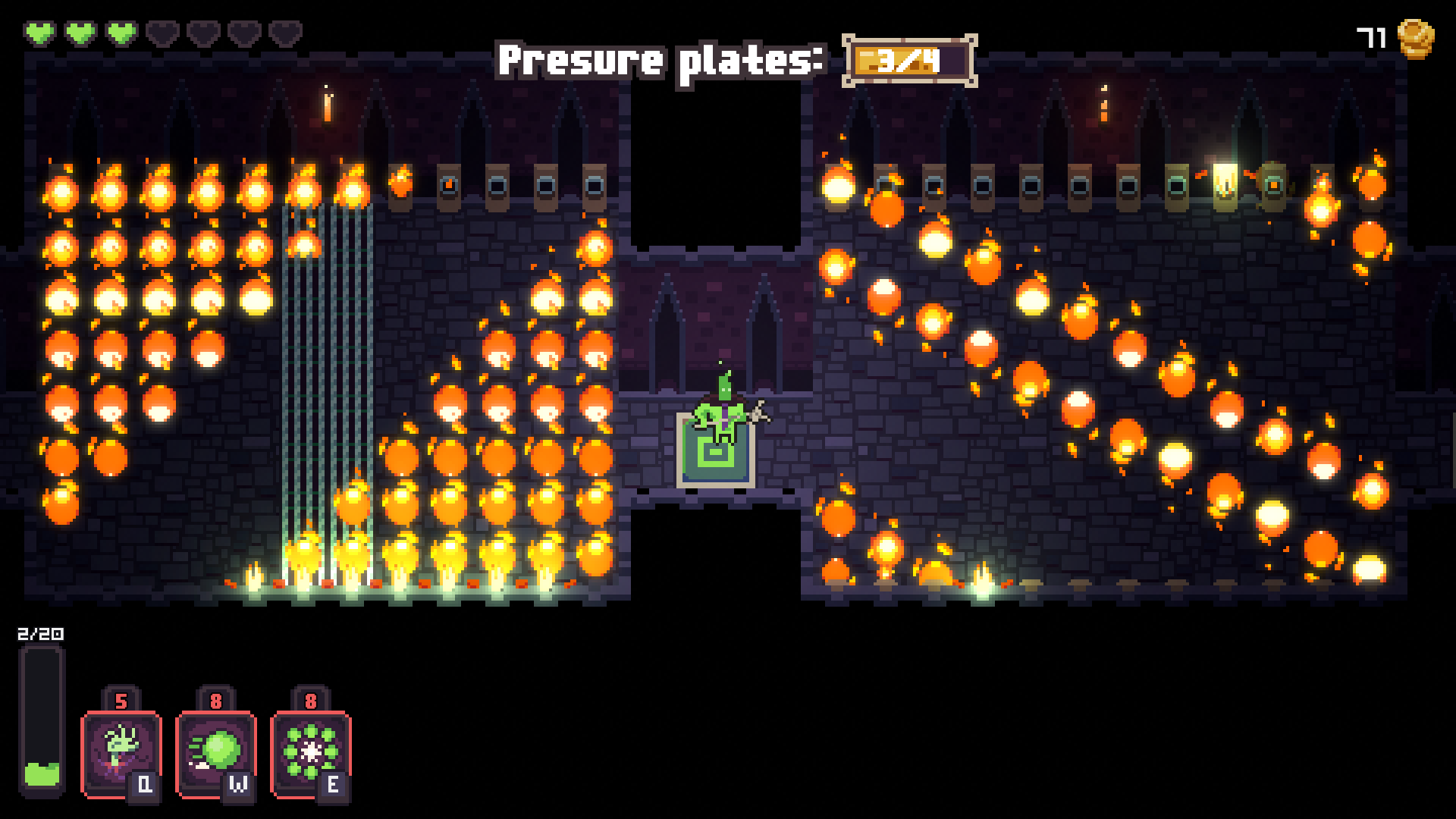Click the cooldown number 5 above the Q ability
This screenshot has height=819, width=1456.
point(120,701)
